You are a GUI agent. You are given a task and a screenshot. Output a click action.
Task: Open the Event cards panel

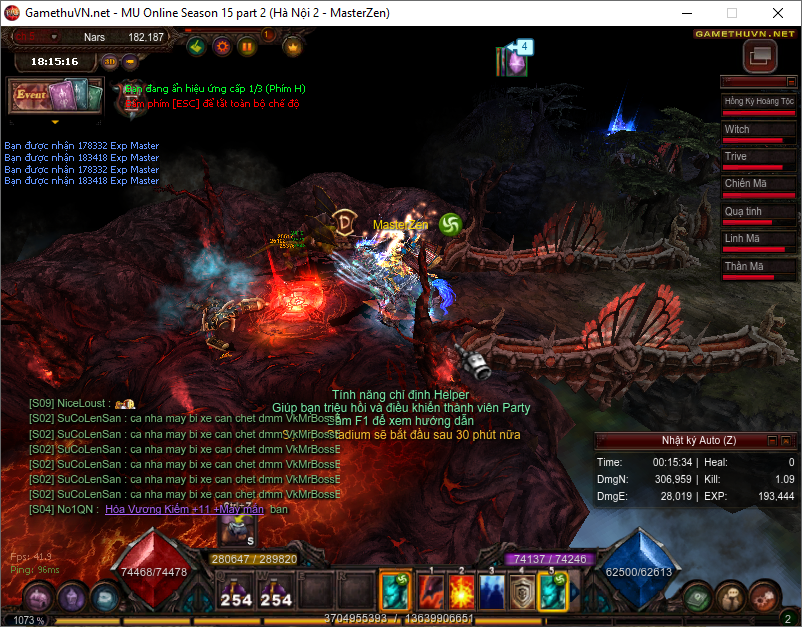(56, 96)
